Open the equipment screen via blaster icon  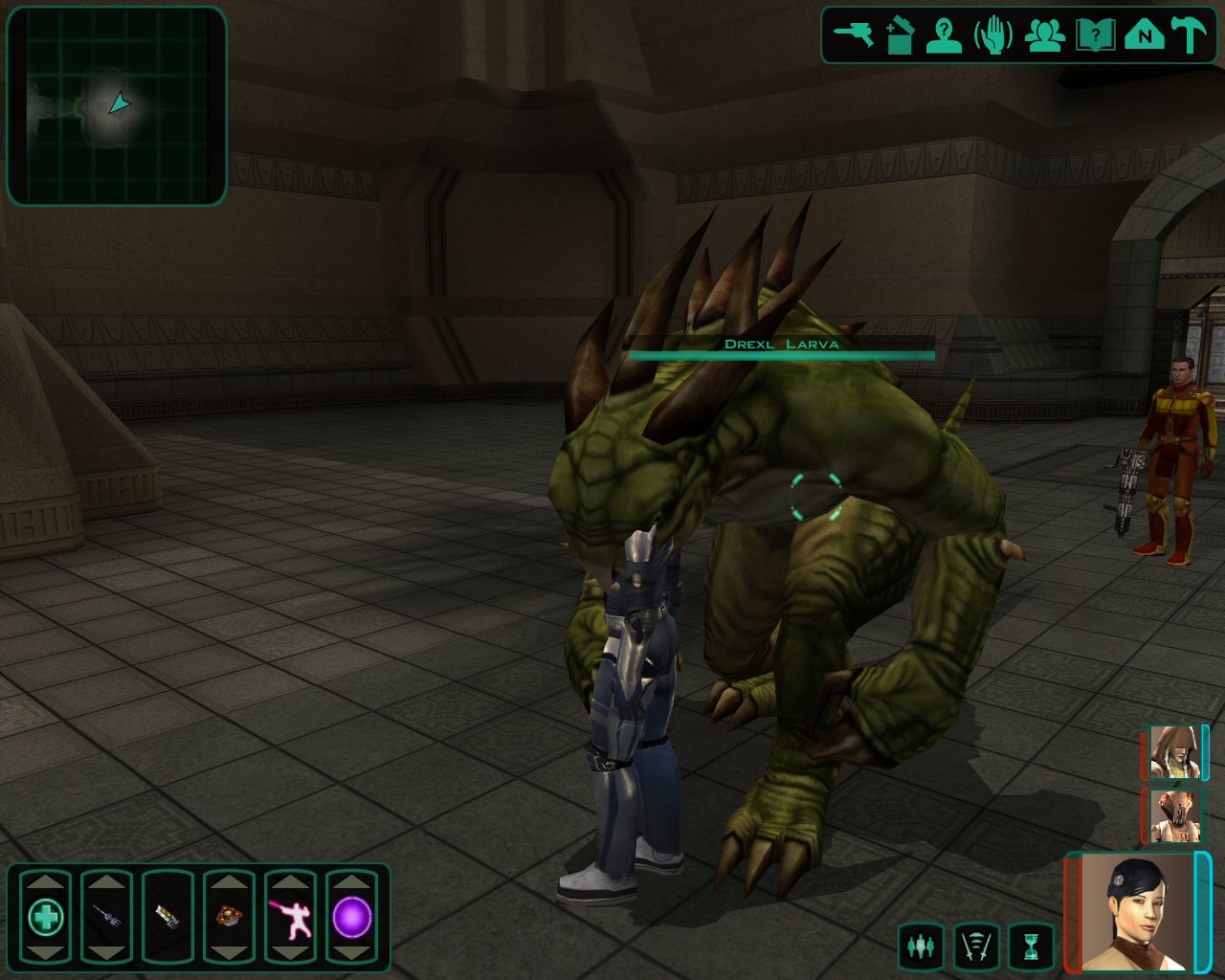[x=853, y=35]
